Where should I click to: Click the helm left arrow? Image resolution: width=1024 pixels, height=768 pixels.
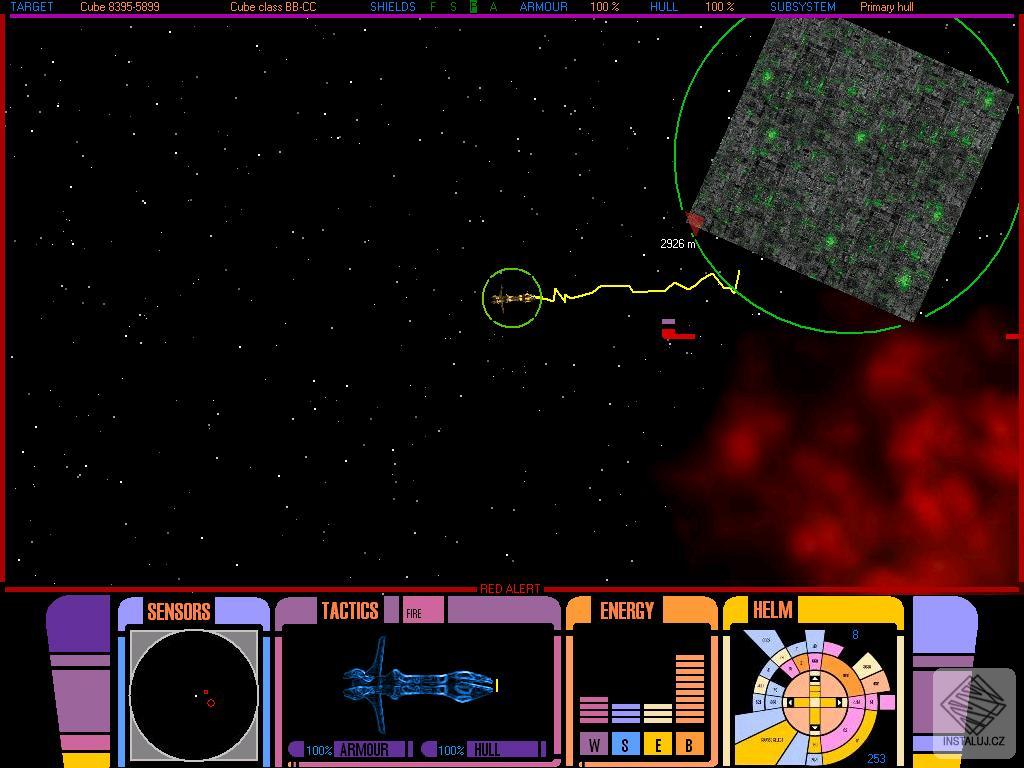[791, 702]
